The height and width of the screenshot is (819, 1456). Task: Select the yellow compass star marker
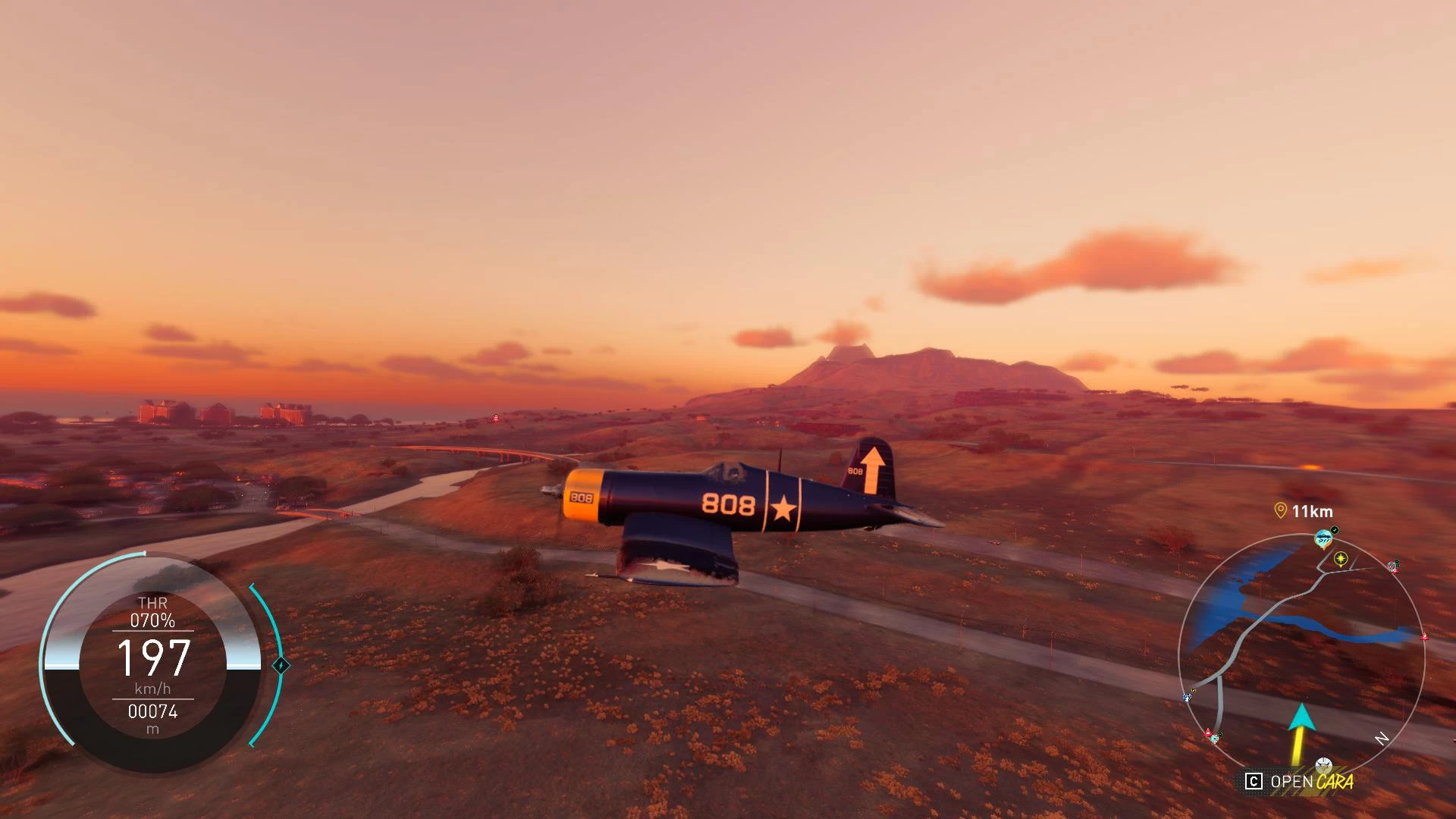tap(1341, 559)
